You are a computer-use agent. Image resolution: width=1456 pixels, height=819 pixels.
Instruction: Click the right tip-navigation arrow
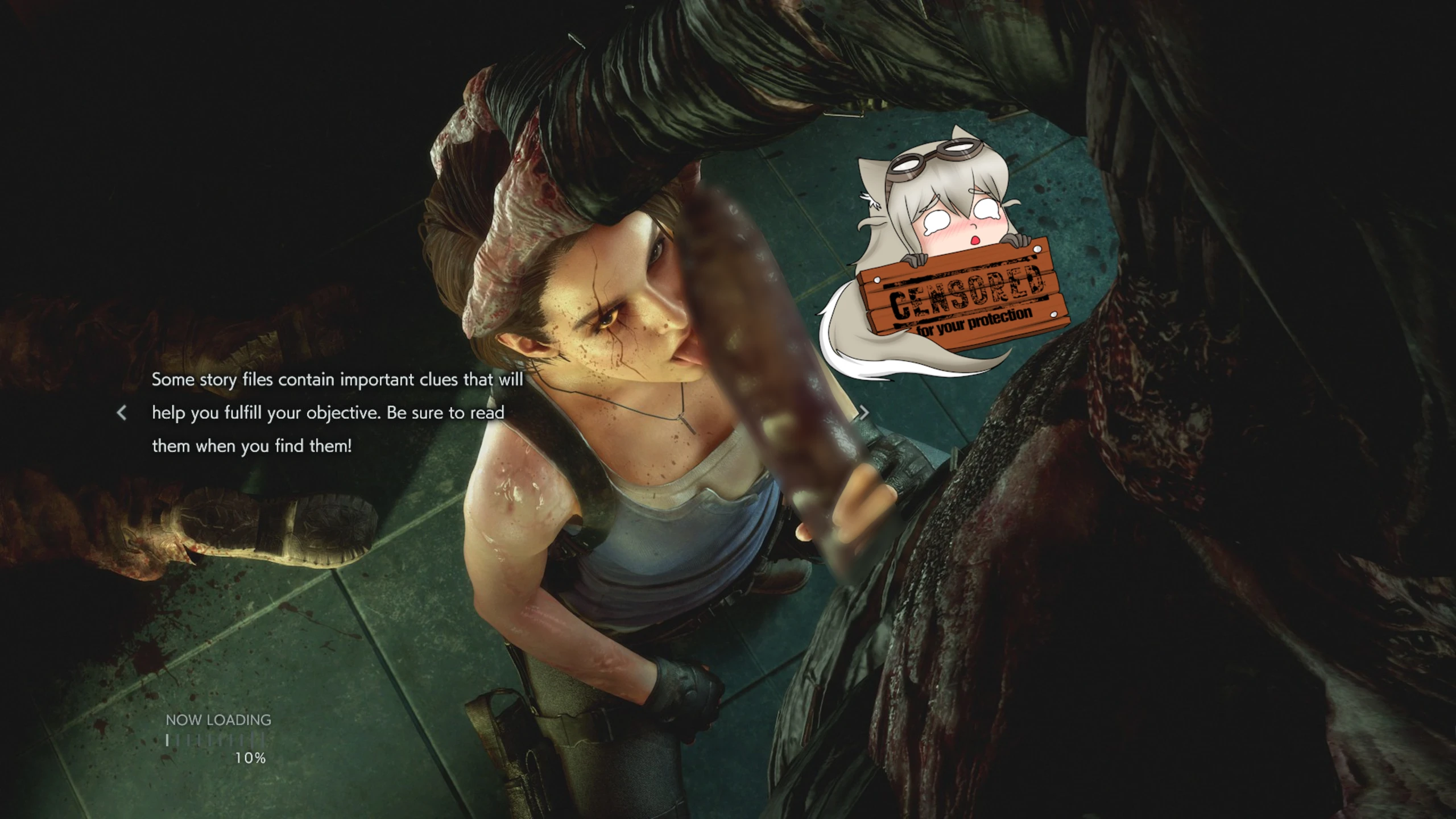(864, 413)
